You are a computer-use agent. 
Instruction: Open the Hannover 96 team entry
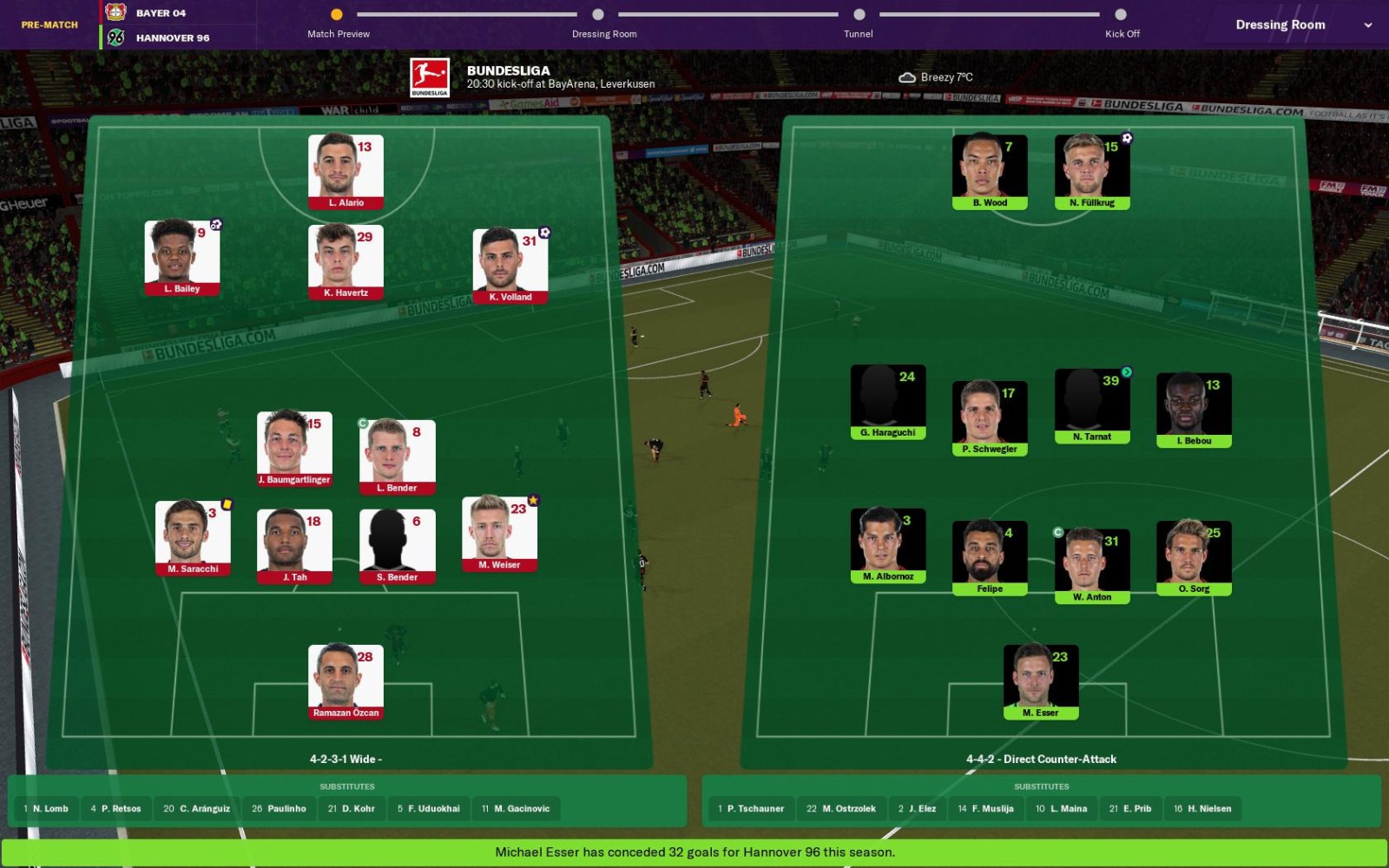tap(172, 38)
